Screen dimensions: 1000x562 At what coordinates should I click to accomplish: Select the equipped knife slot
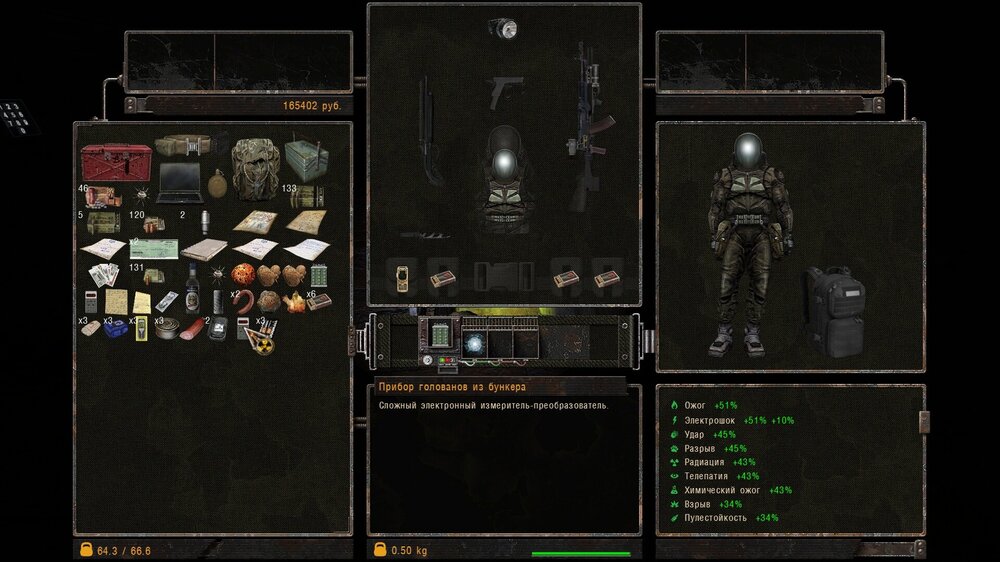pyautogui.click(x=432, y=236)
